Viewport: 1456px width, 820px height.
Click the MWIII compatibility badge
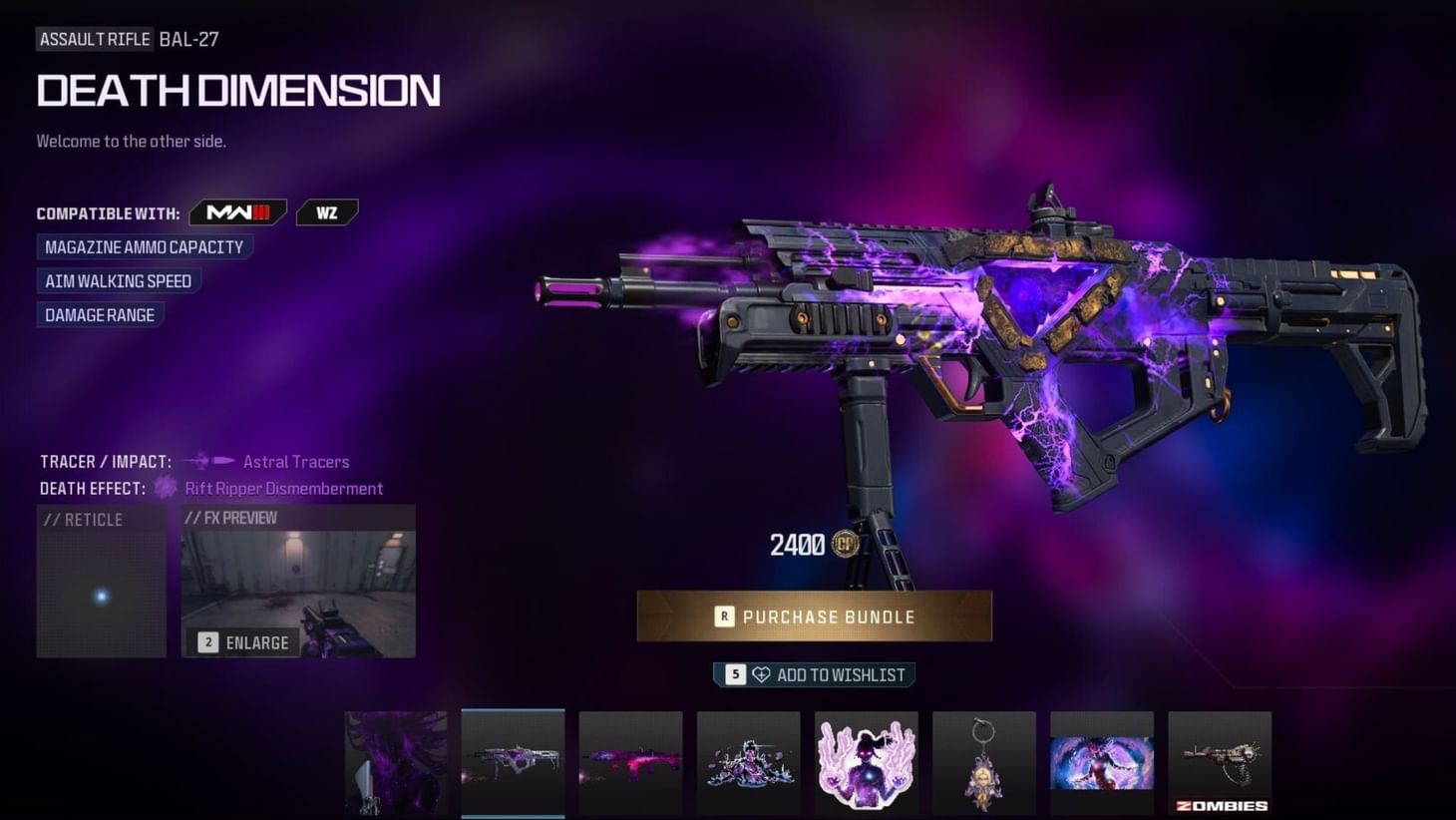coord(237,211)
